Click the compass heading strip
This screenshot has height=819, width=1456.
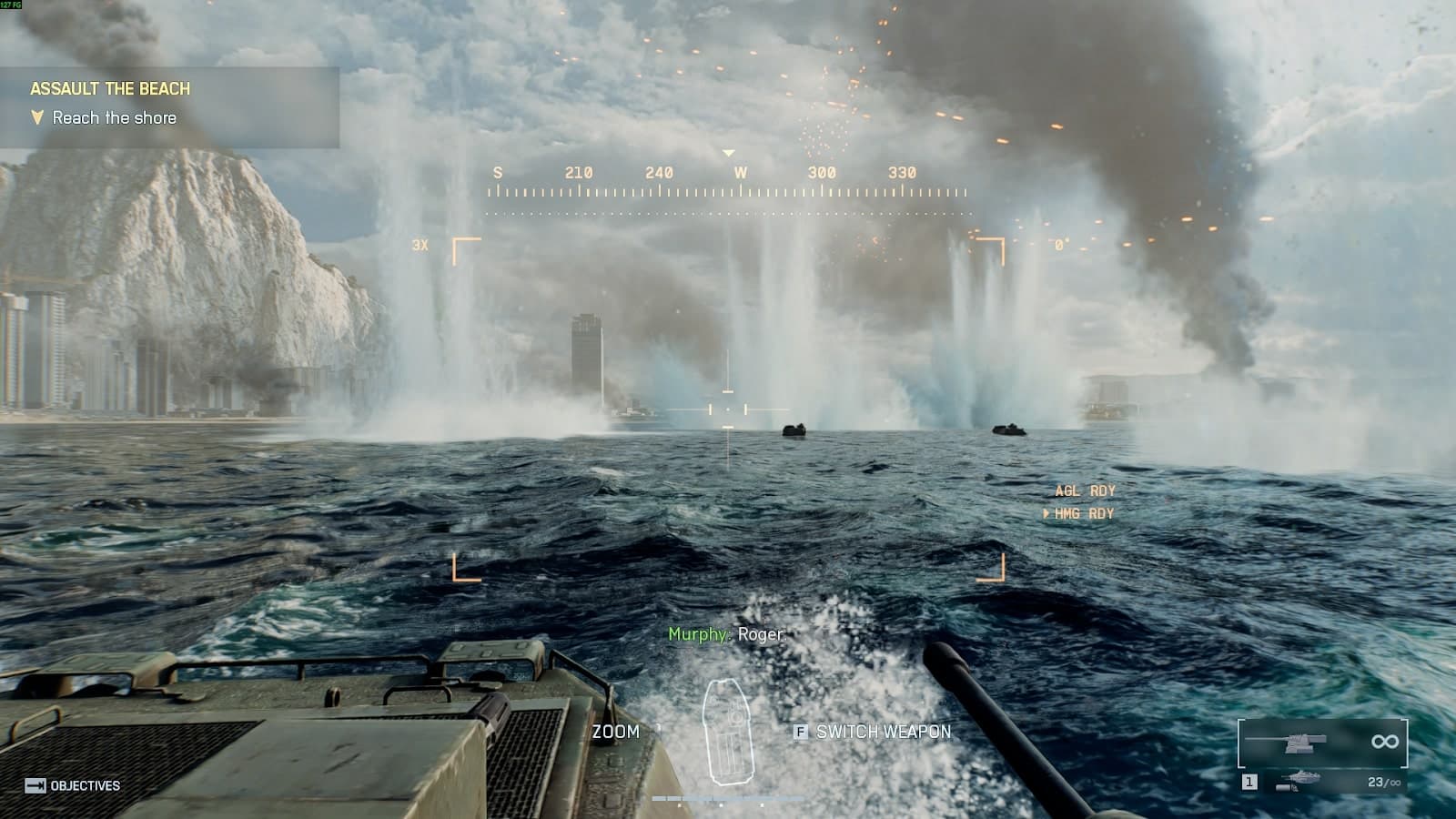point(727,182)
